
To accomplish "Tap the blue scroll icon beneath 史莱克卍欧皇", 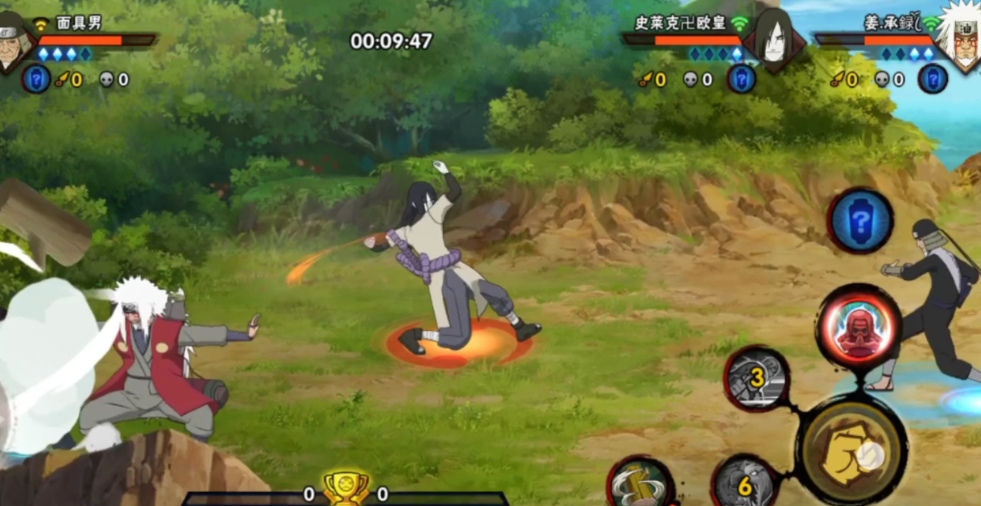I will (x=741, y=79).
